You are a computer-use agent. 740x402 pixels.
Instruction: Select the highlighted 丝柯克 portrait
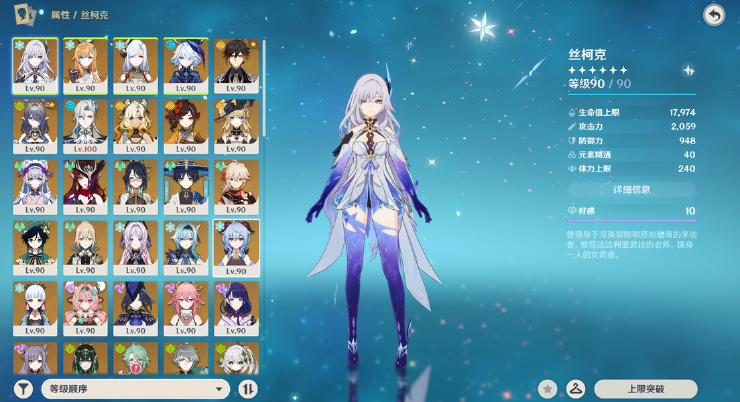[x=36, y=65]
